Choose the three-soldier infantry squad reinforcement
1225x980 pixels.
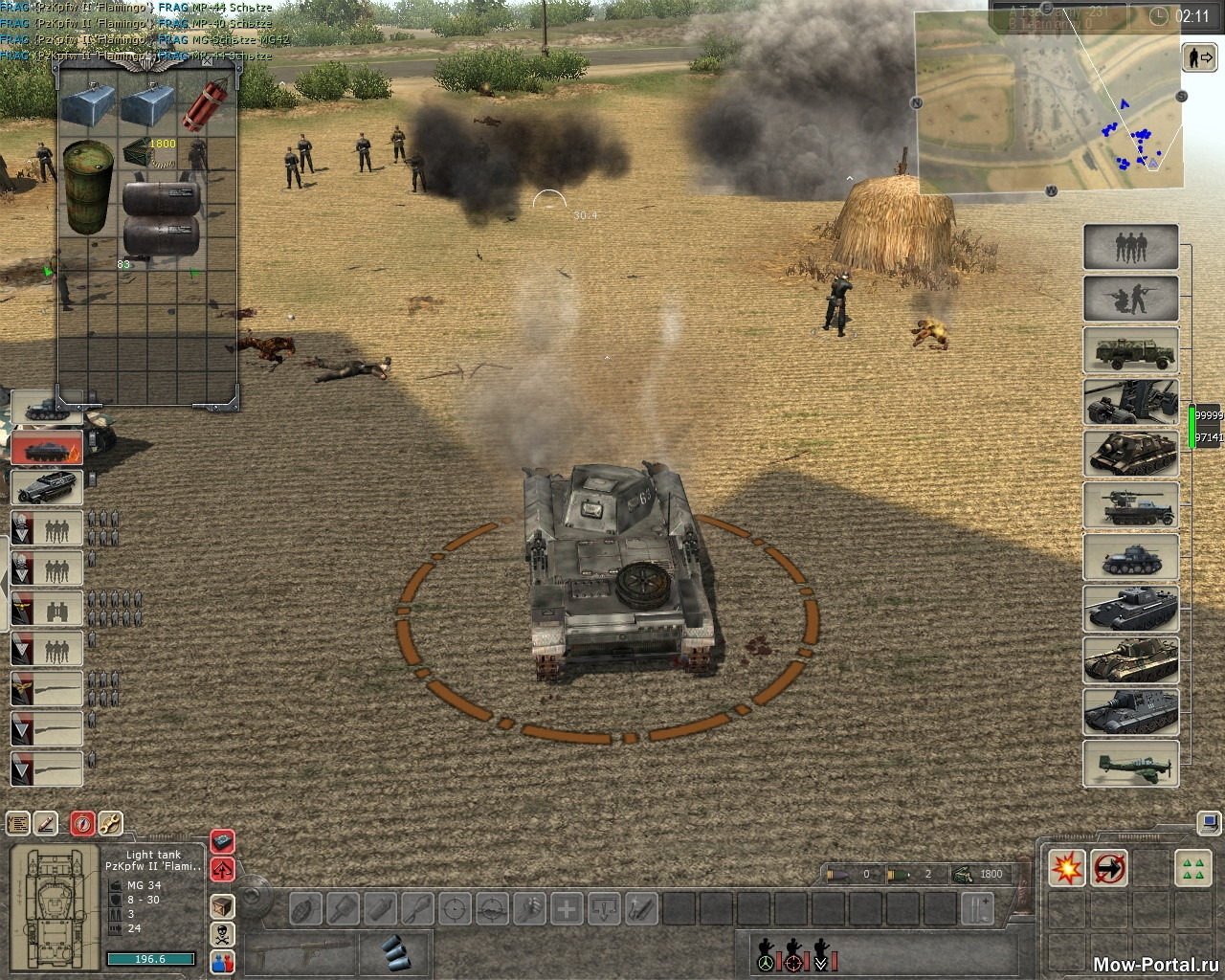tap(1130, 247)
